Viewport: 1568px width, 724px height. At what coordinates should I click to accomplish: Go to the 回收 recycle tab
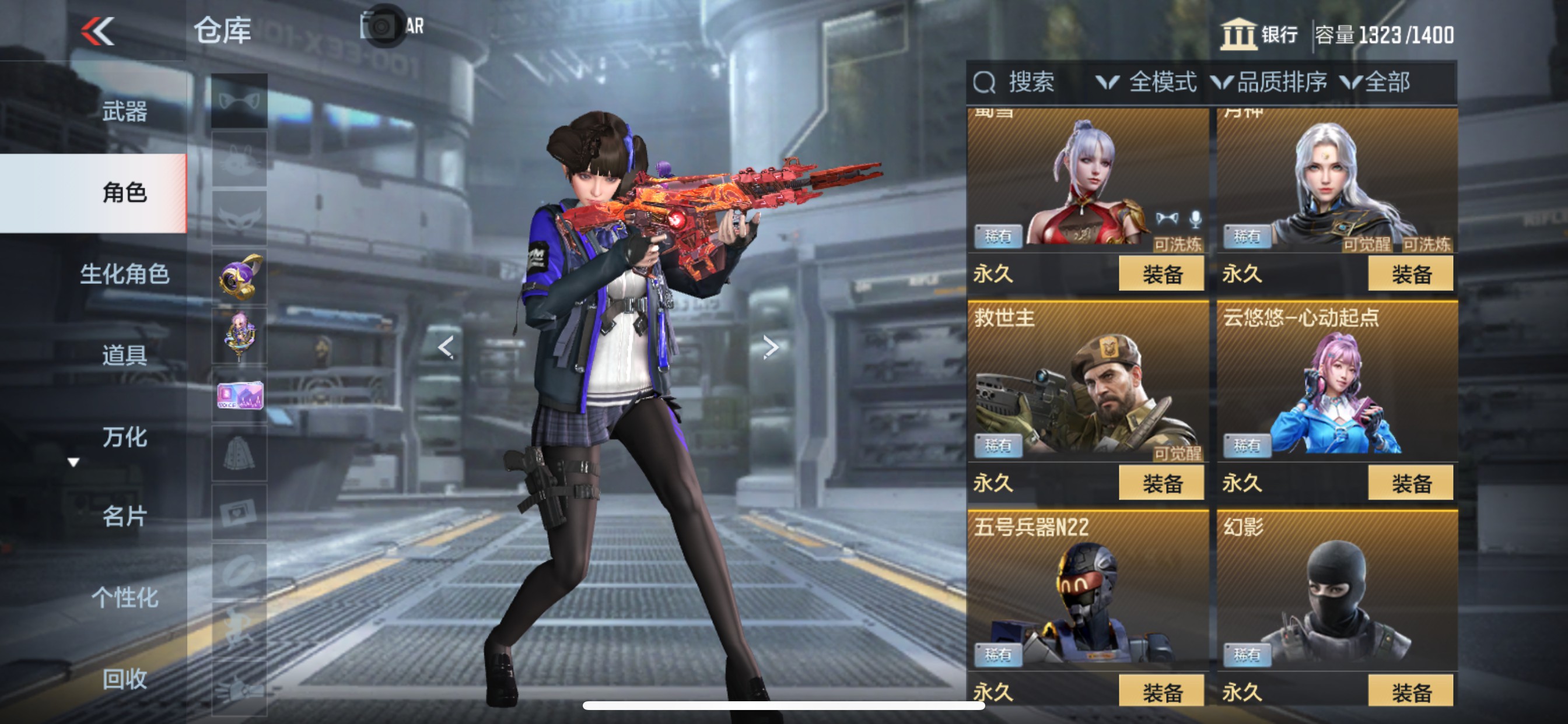pyautogui.click(x=124, y=679)
